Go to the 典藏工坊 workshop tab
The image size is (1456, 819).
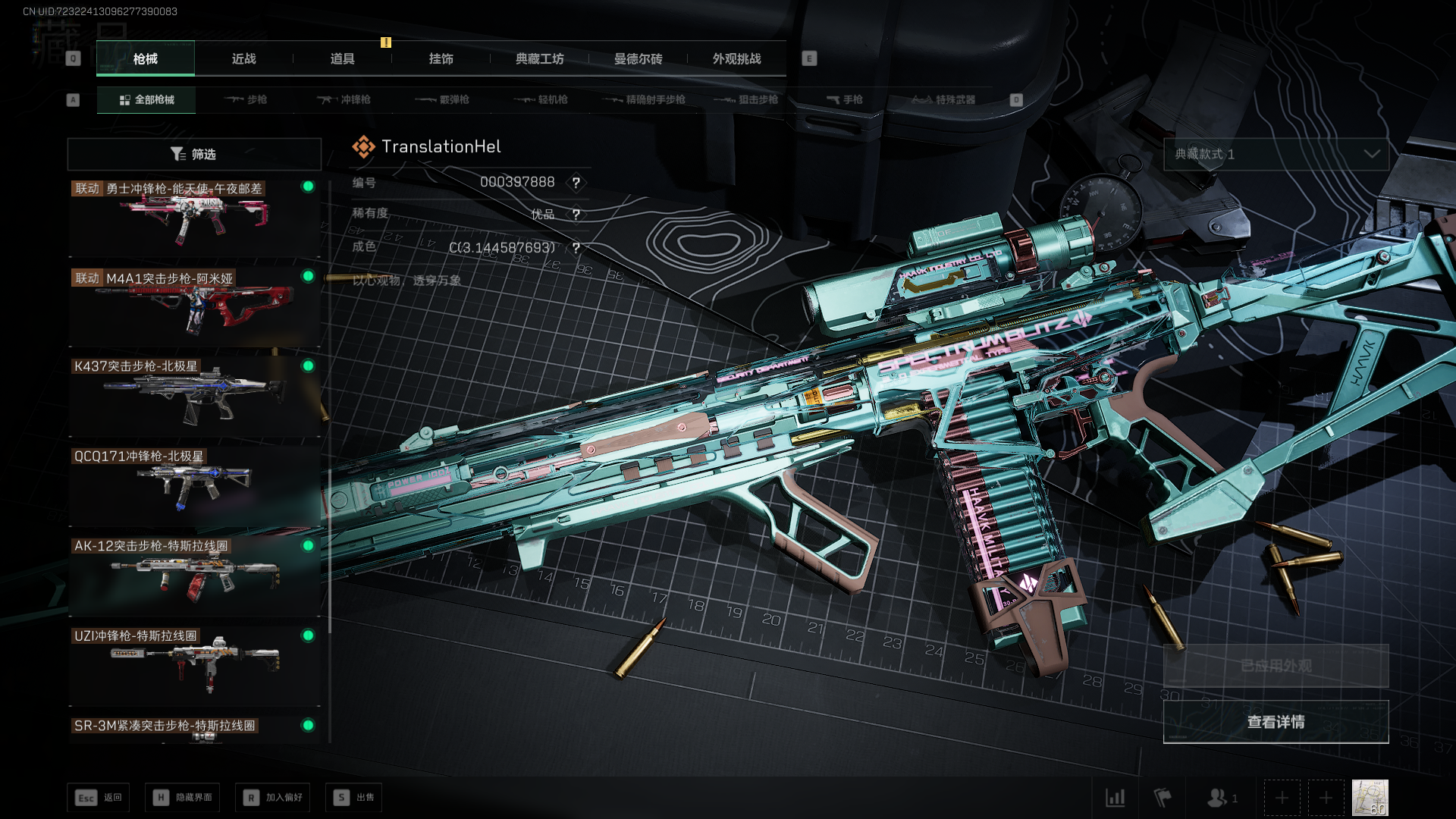click(539, 59)
